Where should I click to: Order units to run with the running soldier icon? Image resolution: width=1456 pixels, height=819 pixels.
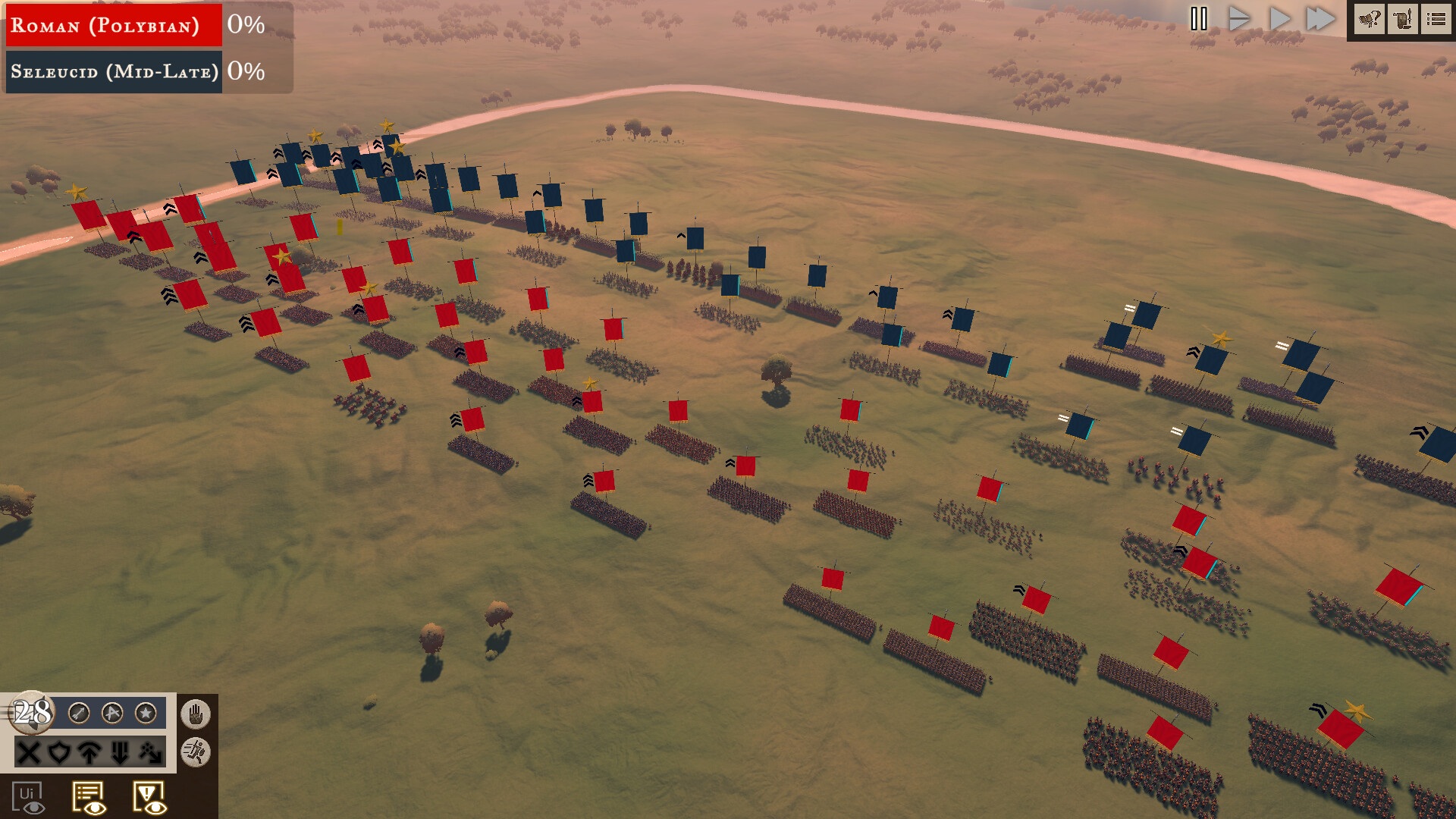(x=196, y=752)
